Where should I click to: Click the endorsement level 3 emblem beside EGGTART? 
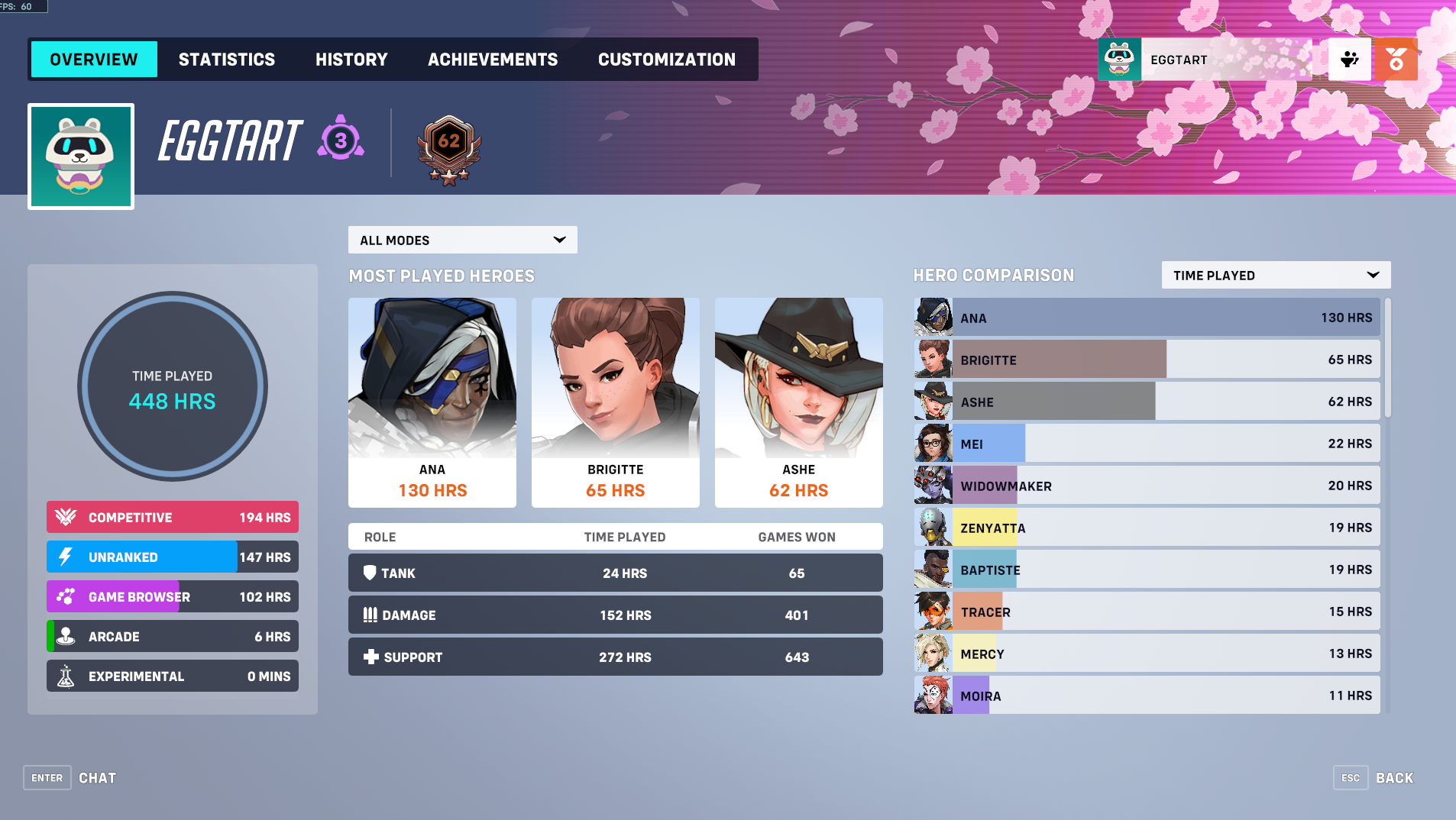click(339, 139)
